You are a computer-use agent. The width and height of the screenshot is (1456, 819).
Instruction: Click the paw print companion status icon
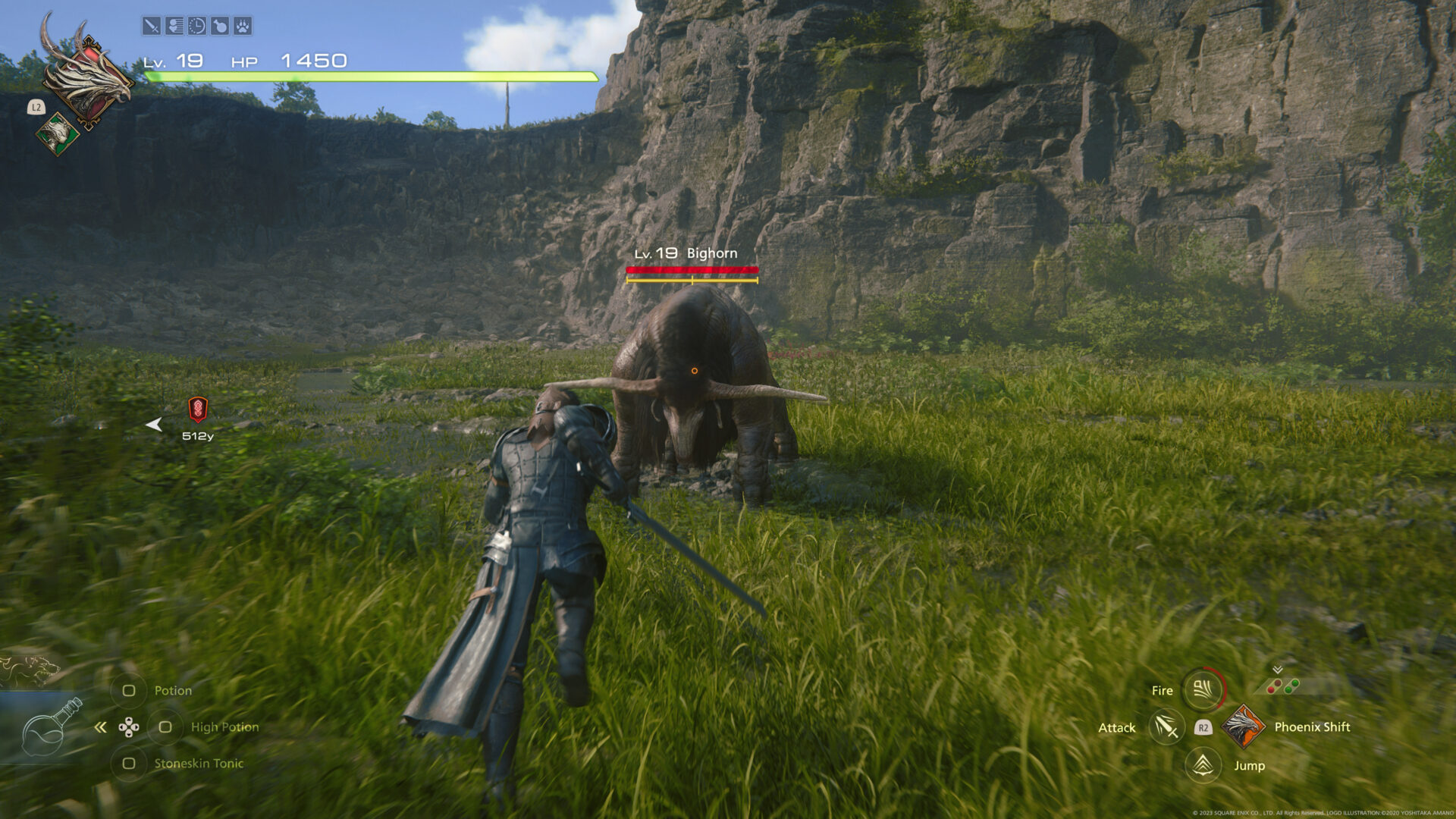[241, 25]
